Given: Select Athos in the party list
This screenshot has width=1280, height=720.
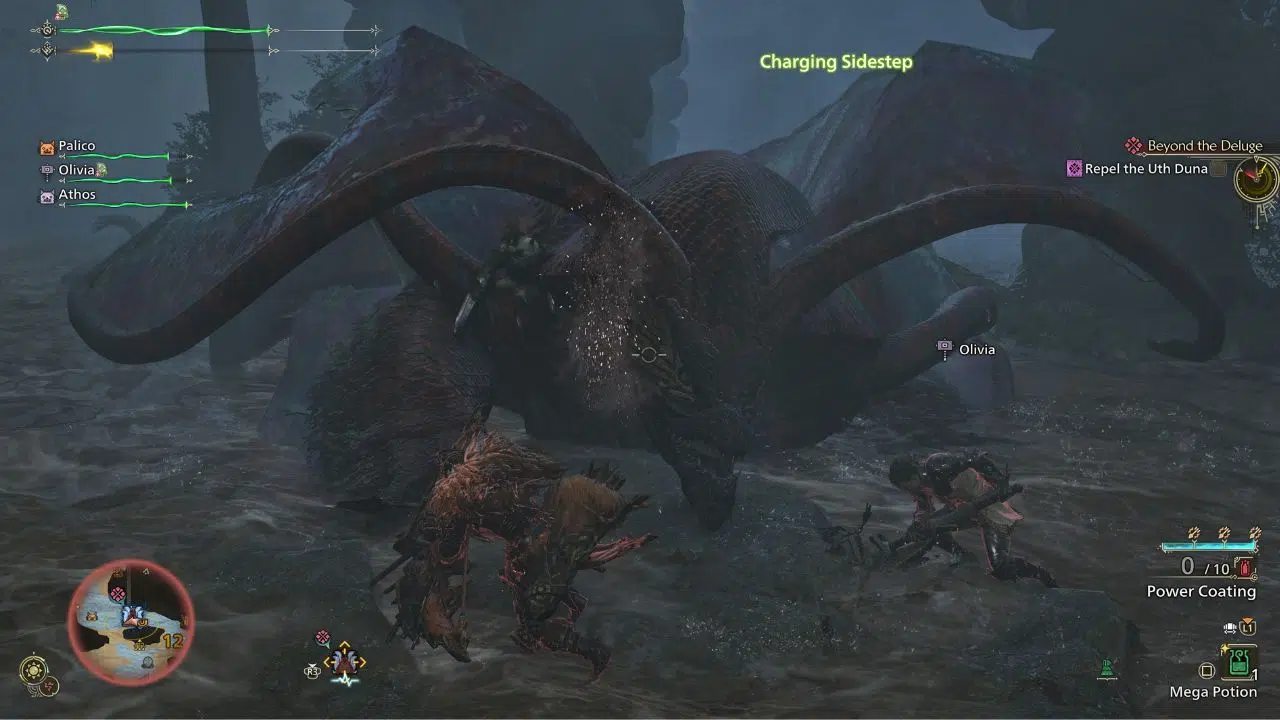Looking at the screenshot, I should (76, 195).
